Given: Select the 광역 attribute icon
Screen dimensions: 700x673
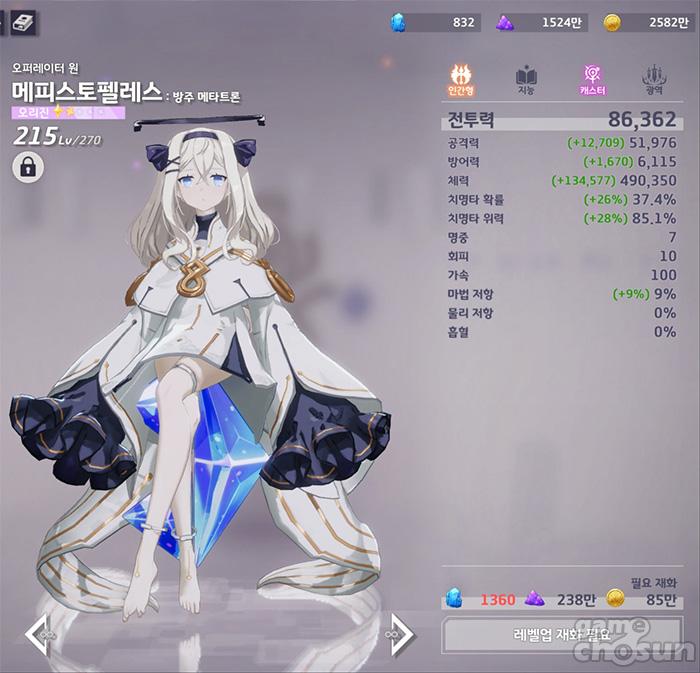Looking at the screenshot, I should 656,78.
